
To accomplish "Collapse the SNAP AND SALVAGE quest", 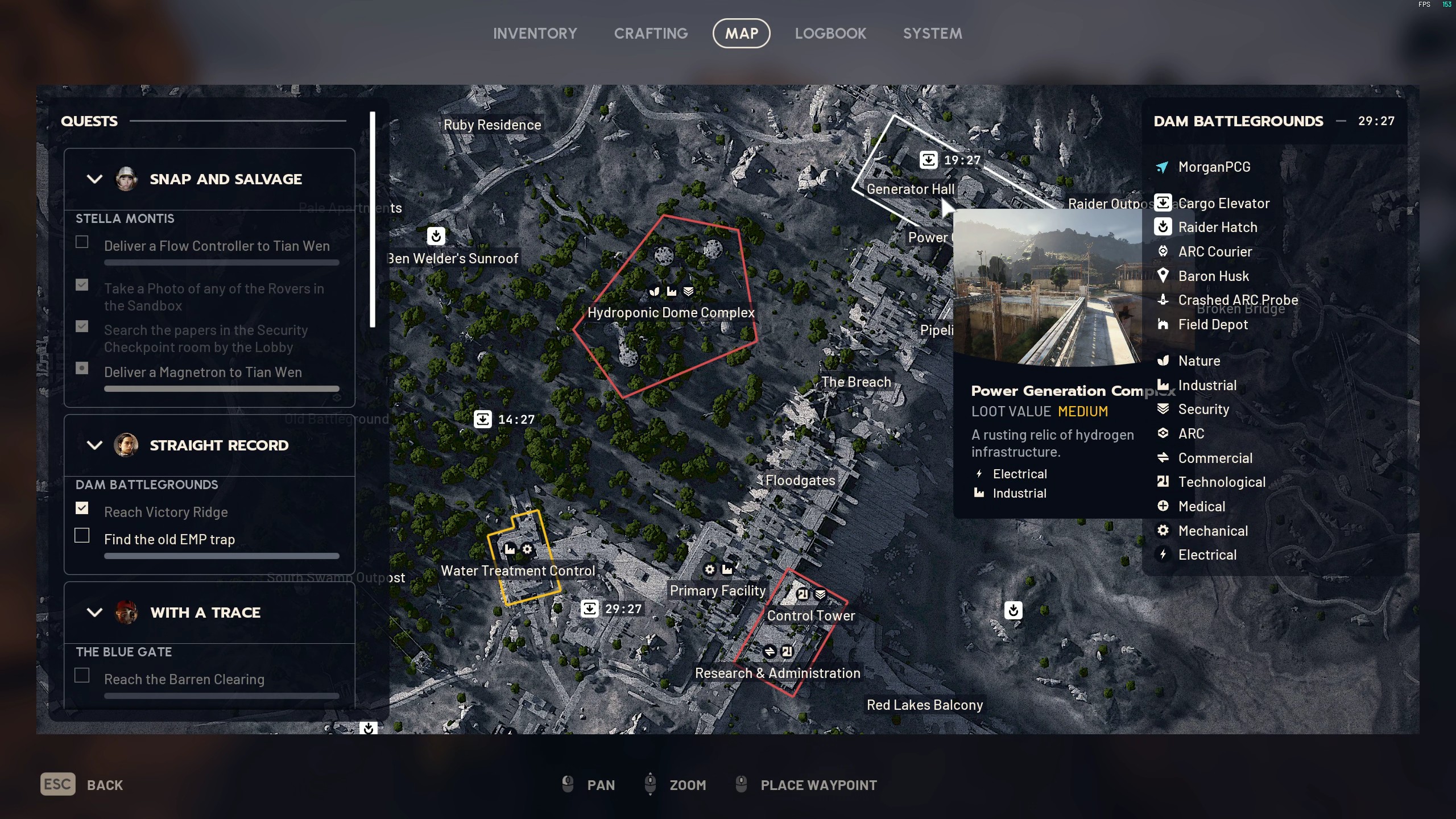I will pos(94,179).
